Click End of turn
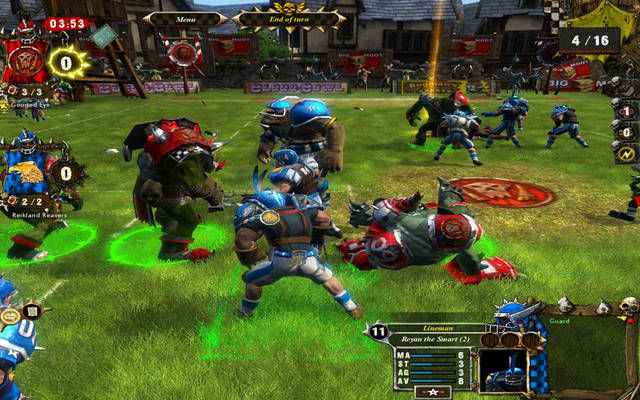This screenshot has width=640, height=400. click(290, 18)
